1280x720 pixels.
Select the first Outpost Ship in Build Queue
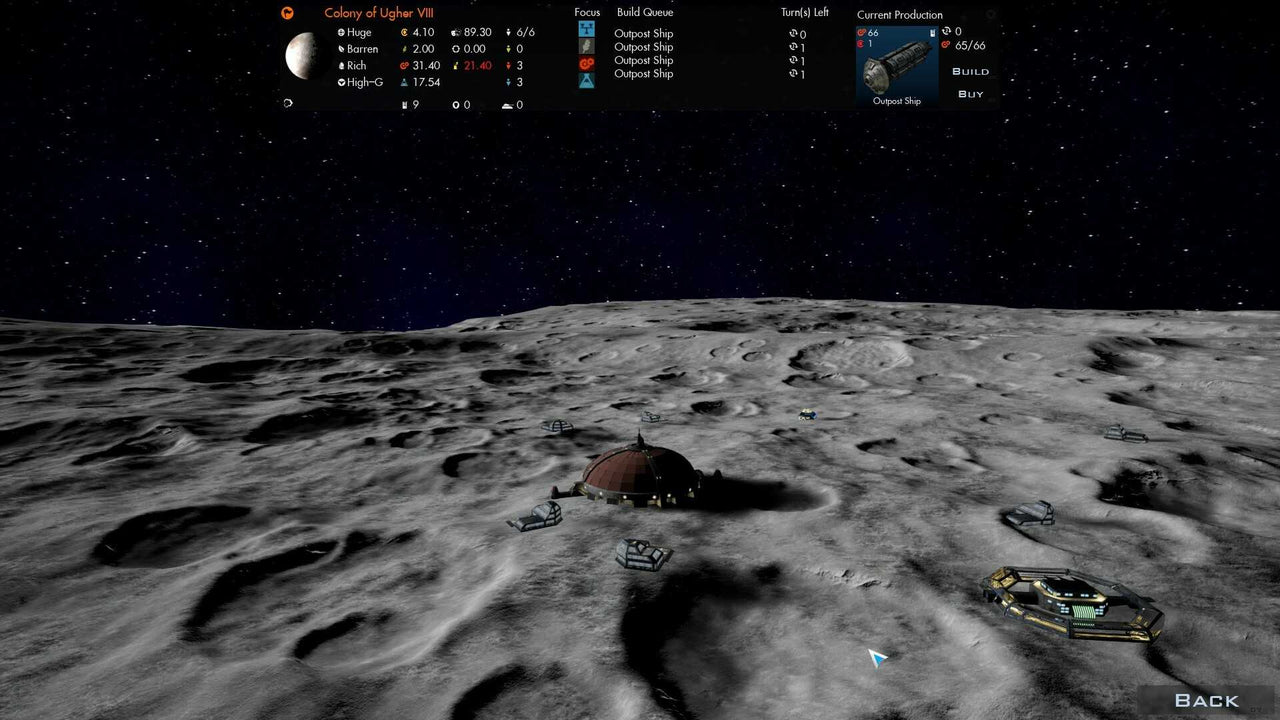pos(644,33)
